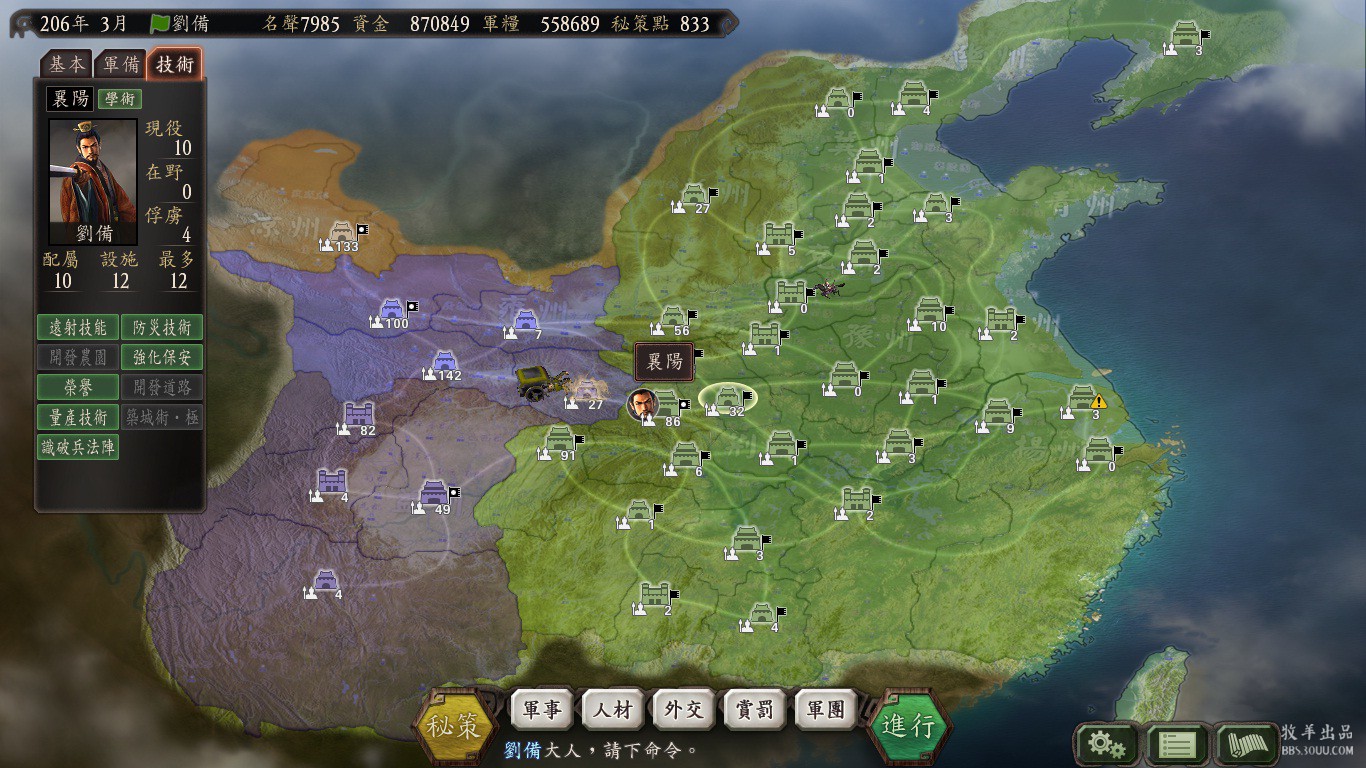Viewport: 1366px width, 768px height.
Task: Open the 賞罰 command menu
Action: pos(754,710)
